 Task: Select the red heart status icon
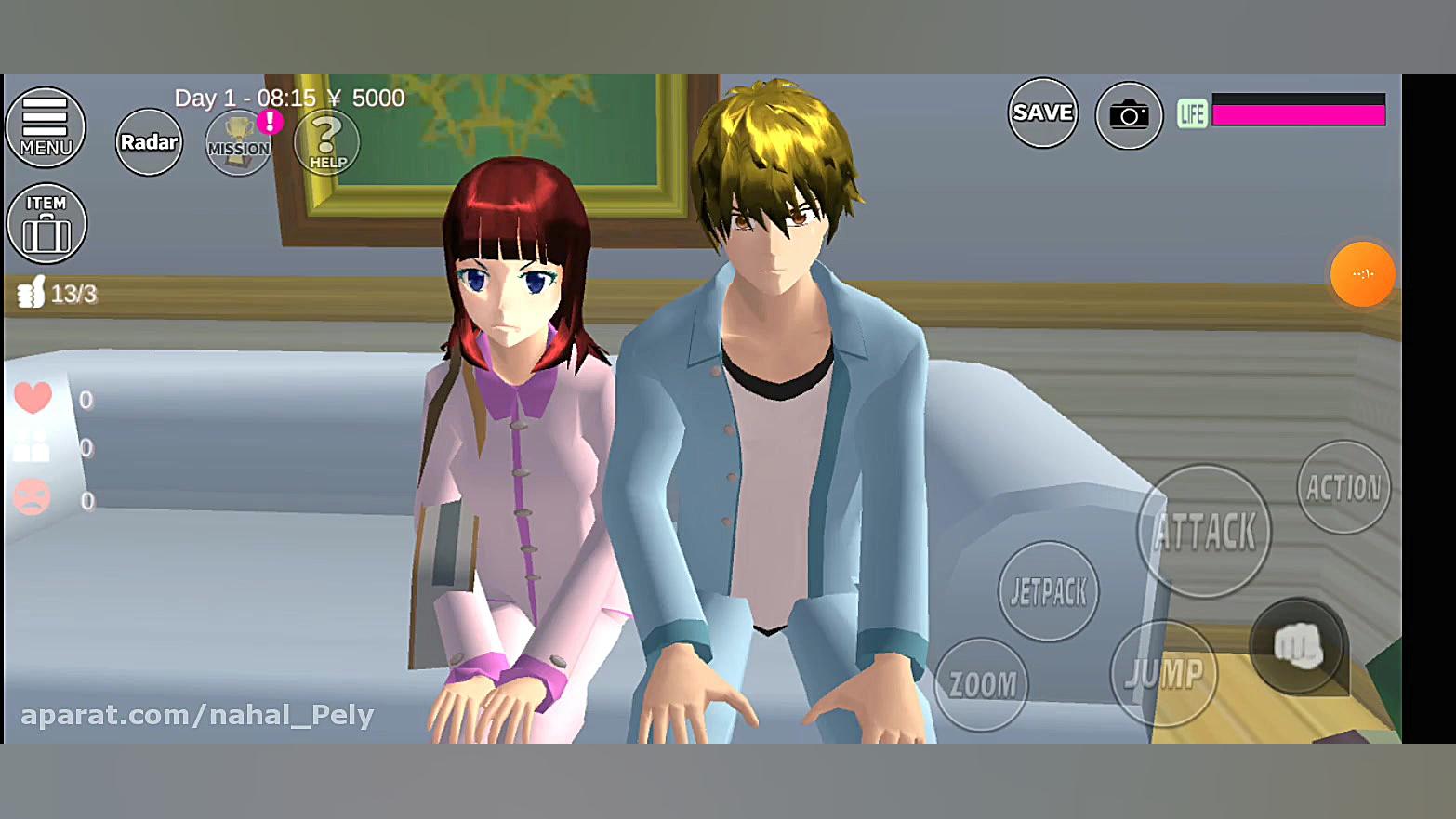tap(33, 399)
